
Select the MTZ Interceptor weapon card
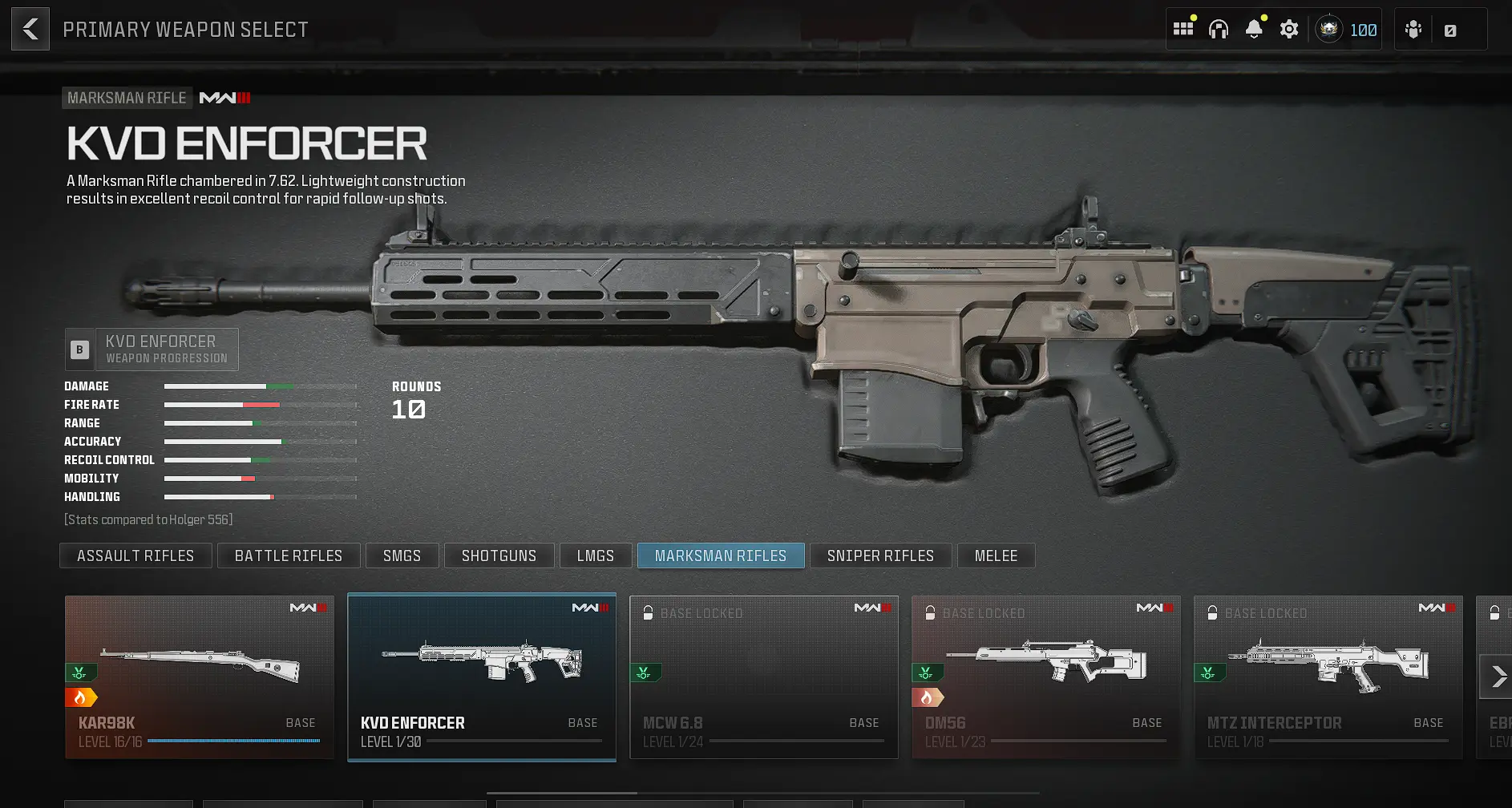click(1328, 676)
